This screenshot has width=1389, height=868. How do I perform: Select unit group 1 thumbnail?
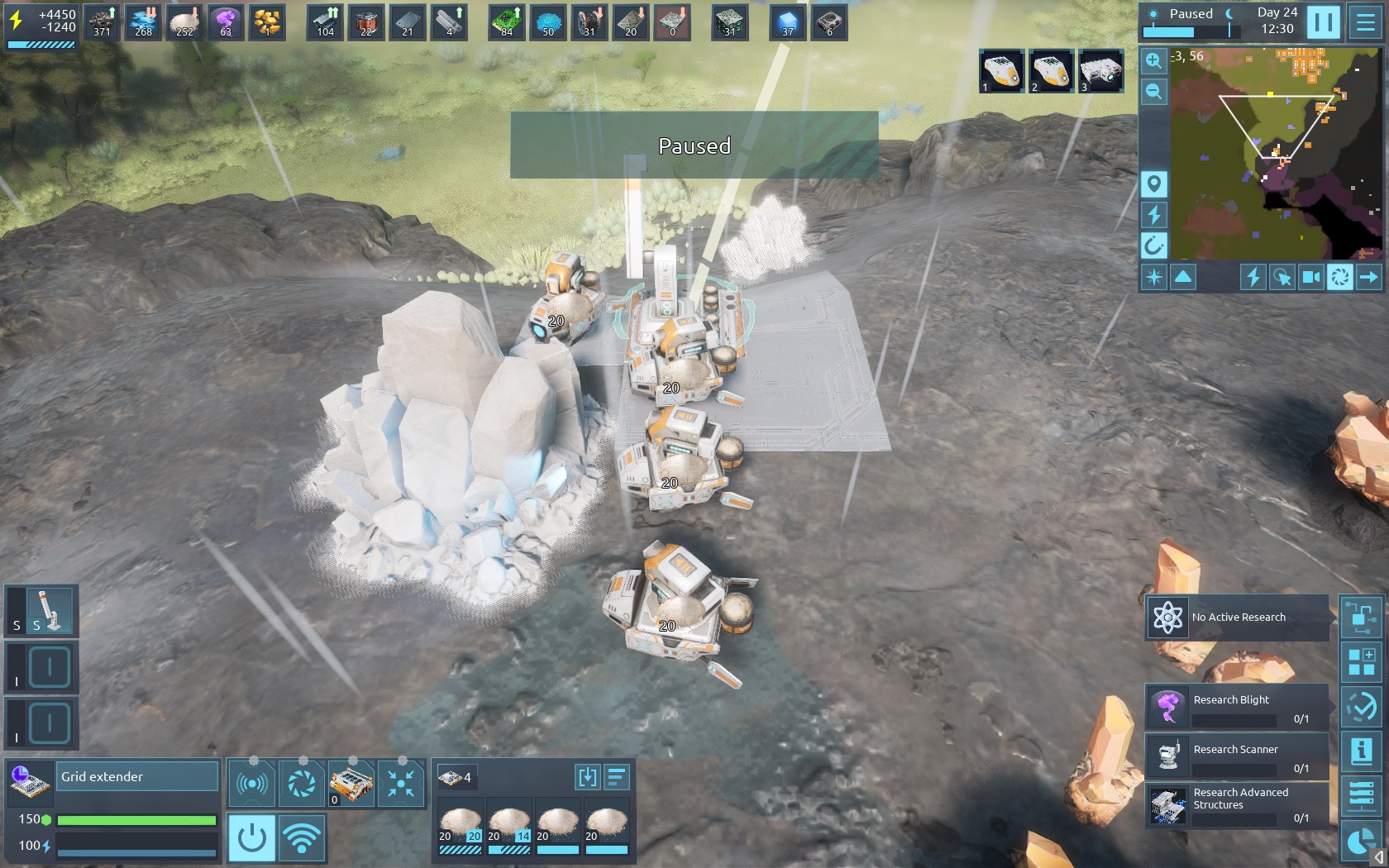tap(1002, 71)
